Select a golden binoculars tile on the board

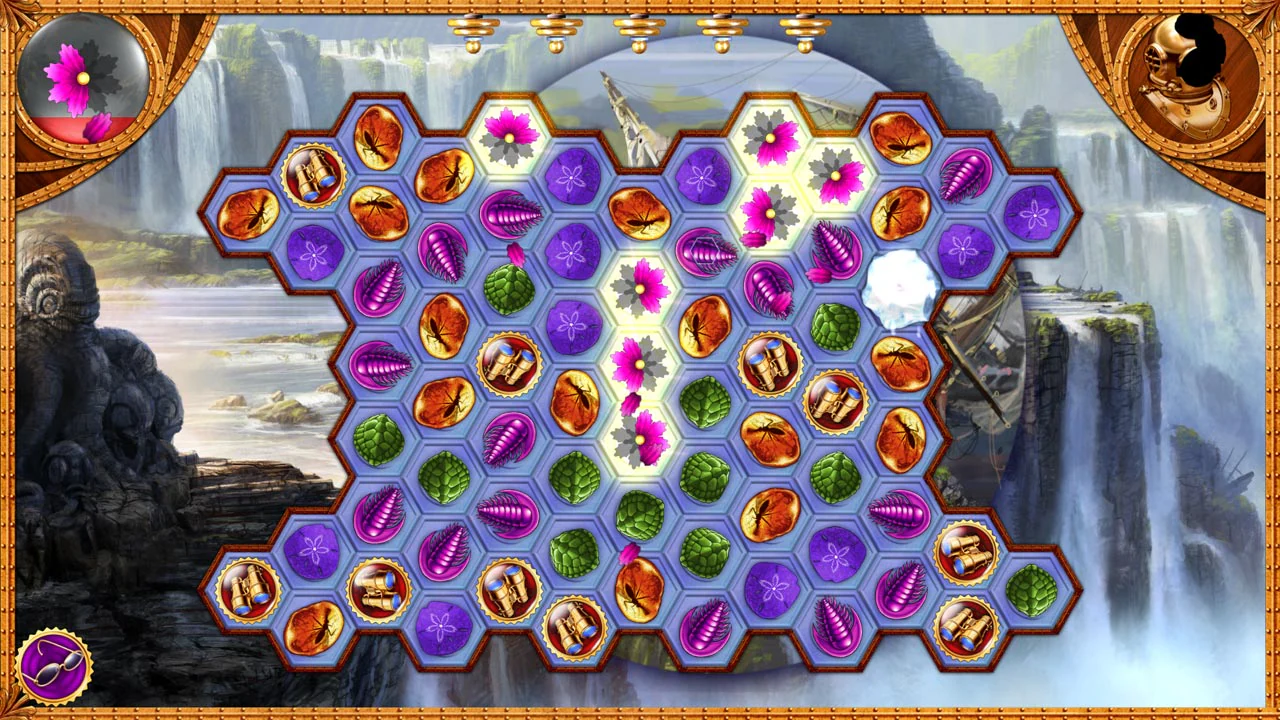[510, 362]
